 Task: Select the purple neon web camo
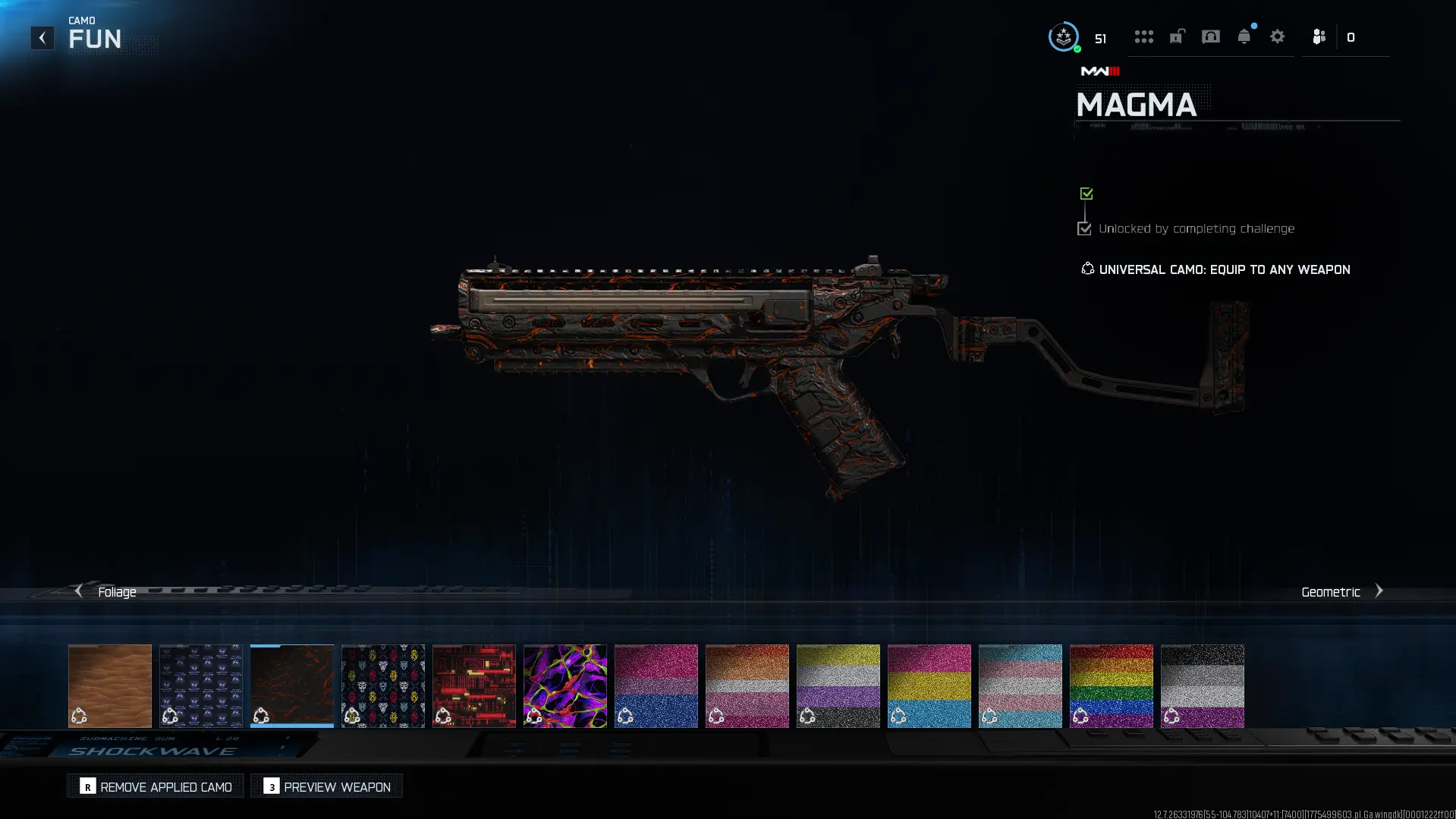pyautogui.click(x=565, y=685)
